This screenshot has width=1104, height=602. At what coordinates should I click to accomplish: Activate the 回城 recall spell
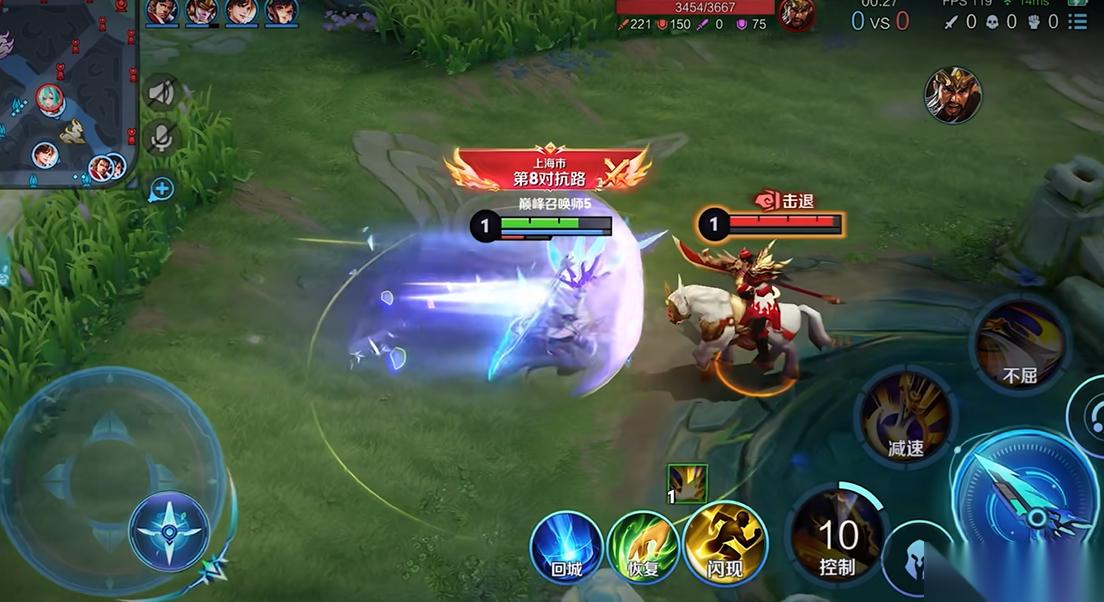565,544
